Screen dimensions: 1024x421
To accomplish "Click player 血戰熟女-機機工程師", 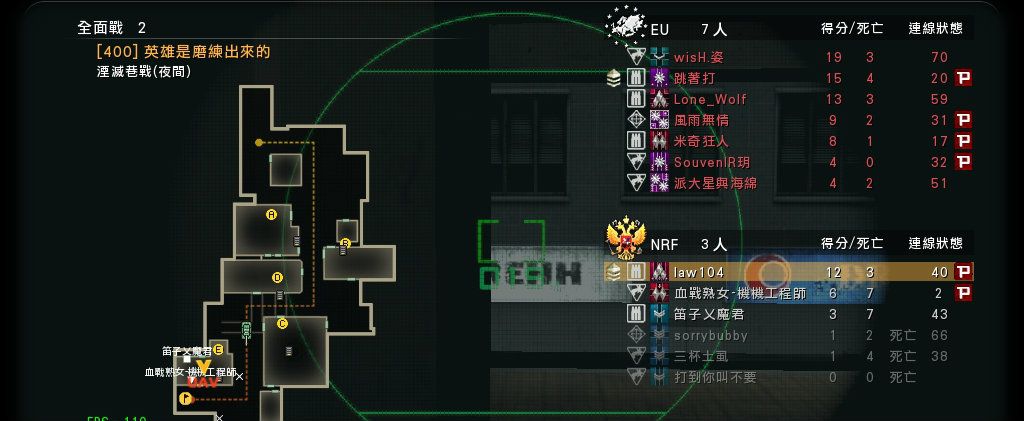I will coord(739,293).
